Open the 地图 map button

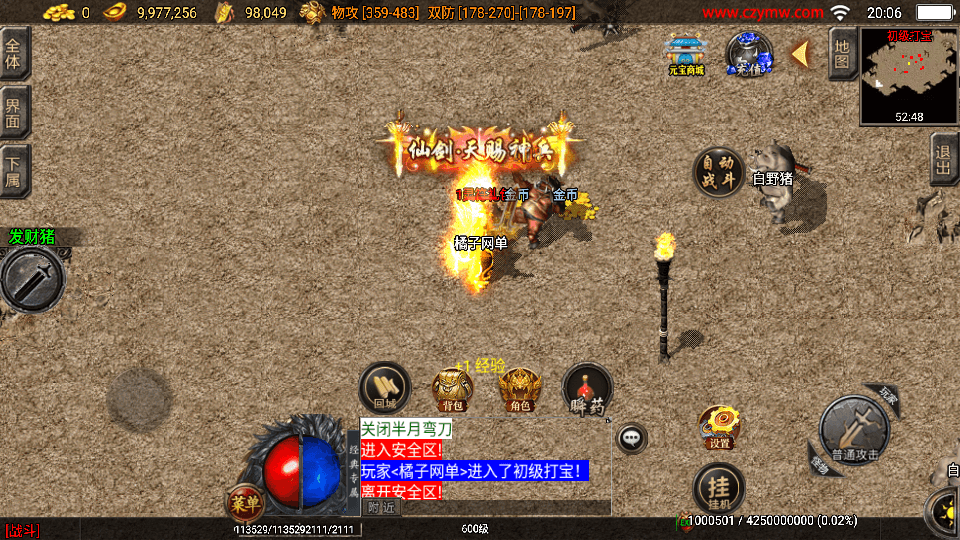click(x=842, y=53)
